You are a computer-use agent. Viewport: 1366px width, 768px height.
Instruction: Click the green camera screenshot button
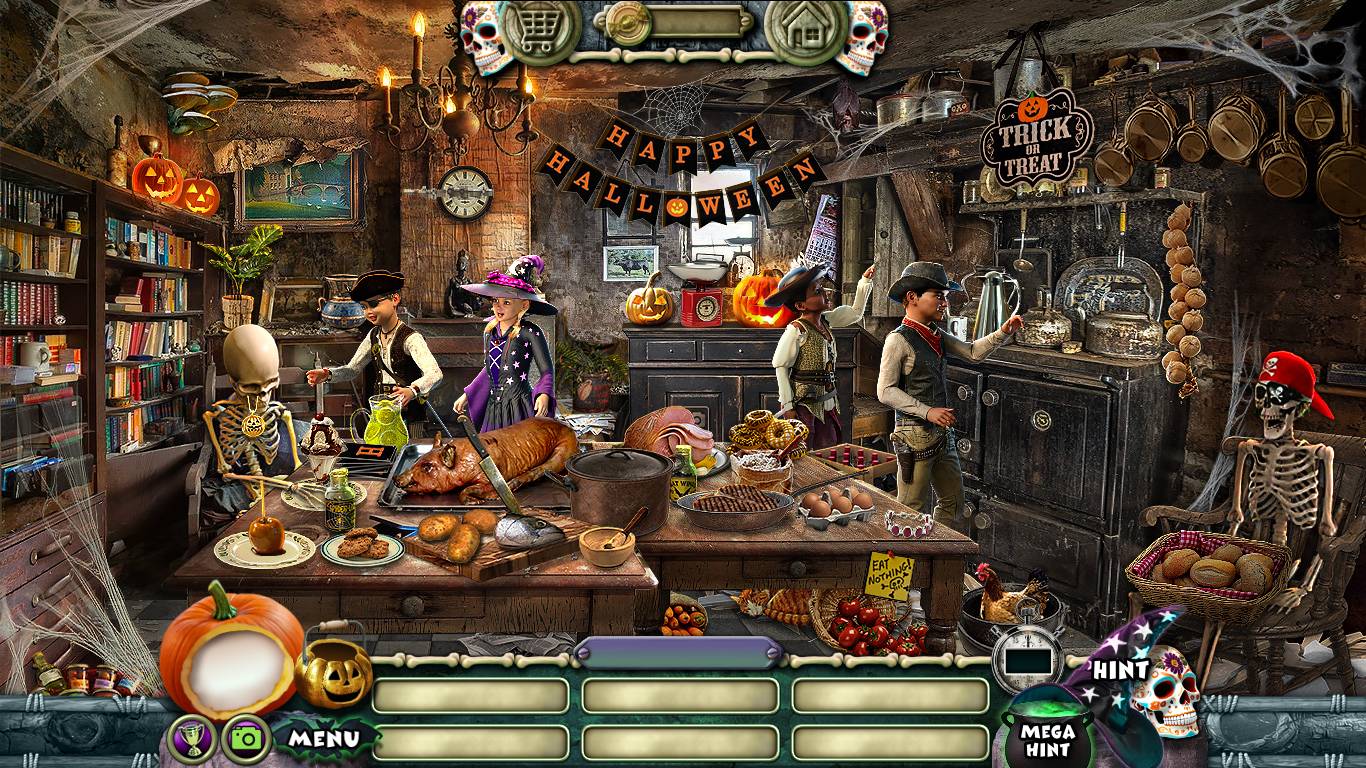click(x=245, y=737)
